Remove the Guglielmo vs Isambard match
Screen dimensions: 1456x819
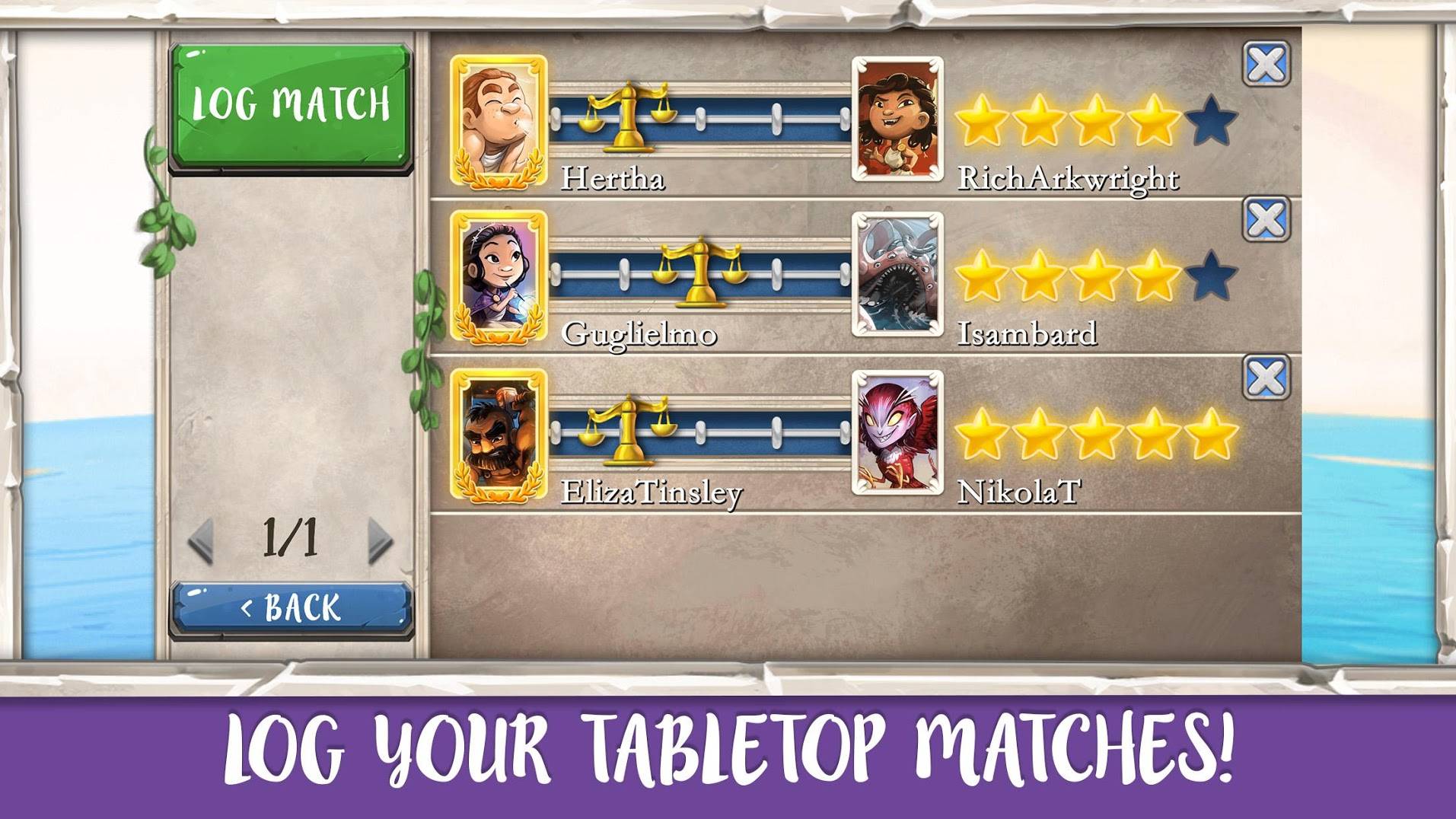(1266, 220)
